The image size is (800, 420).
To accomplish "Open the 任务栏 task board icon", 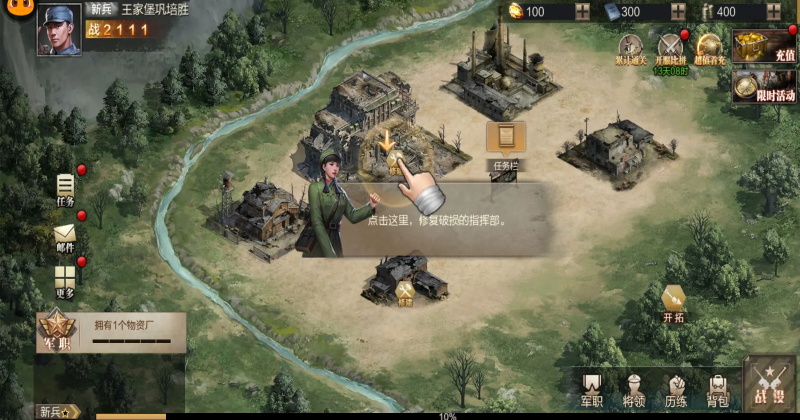I will (505, 143).
